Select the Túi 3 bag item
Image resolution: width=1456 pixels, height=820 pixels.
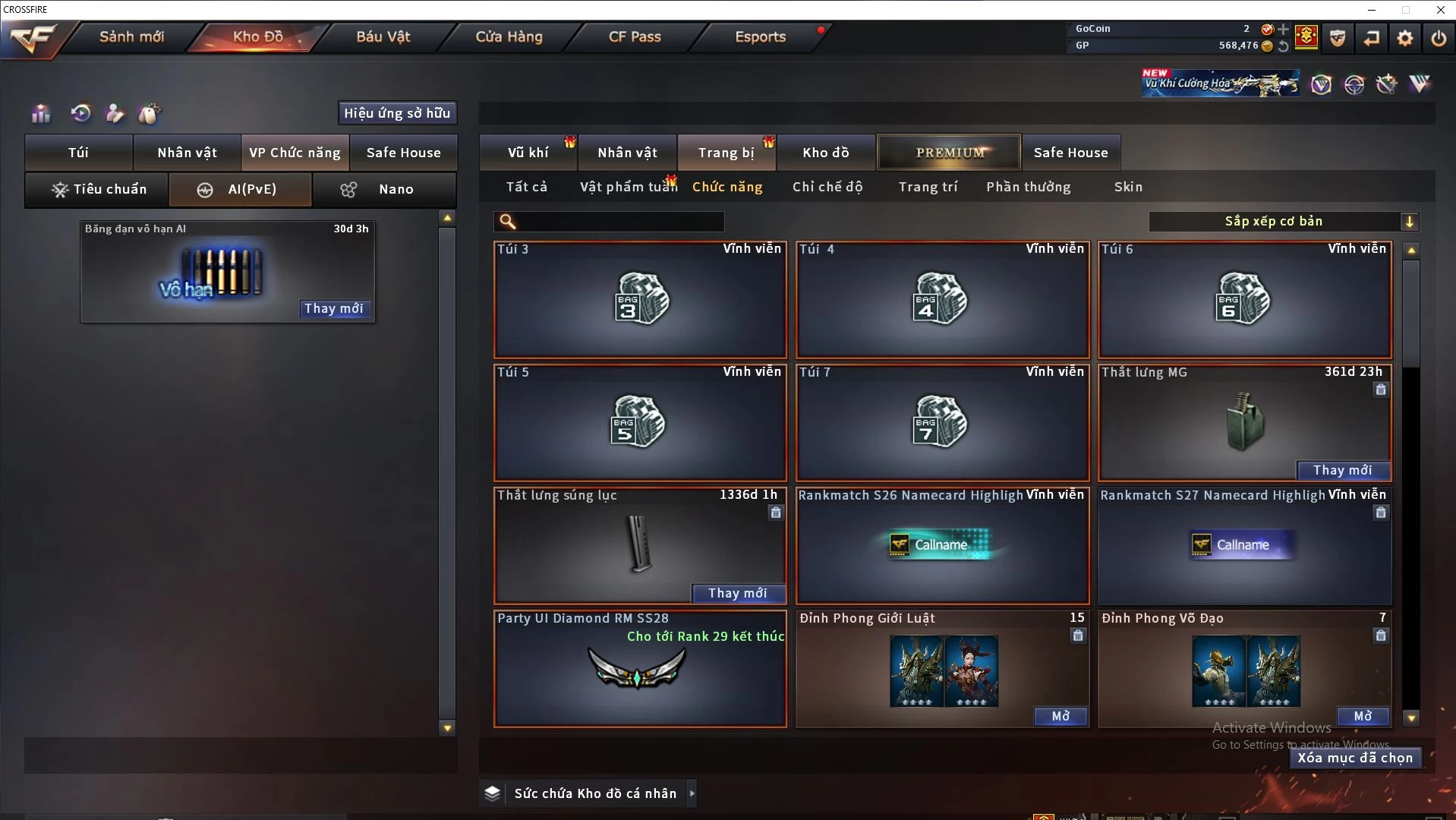coord(640,300)
